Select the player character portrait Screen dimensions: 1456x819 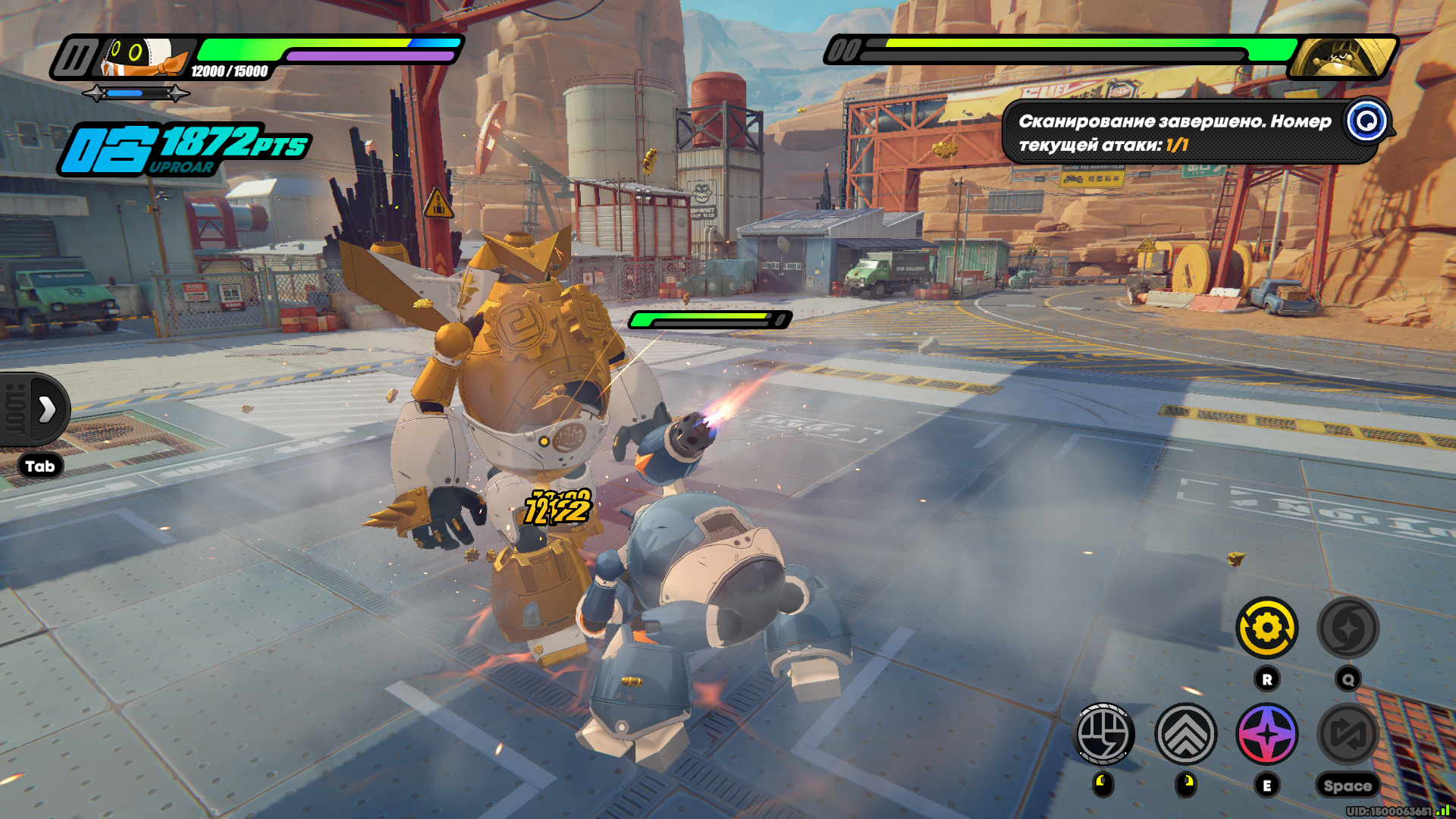click(x=144, y=58)
